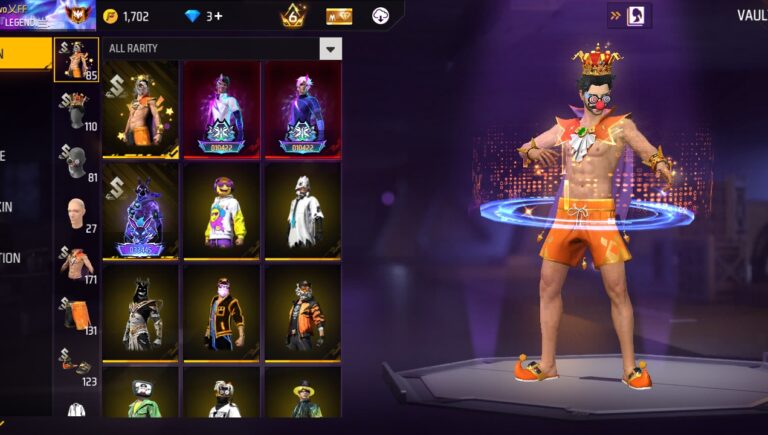The height and width of the screenshot is (435, 768).
Task: Select the orange shorts bottoms category showing 131
Action: (76, 316)
